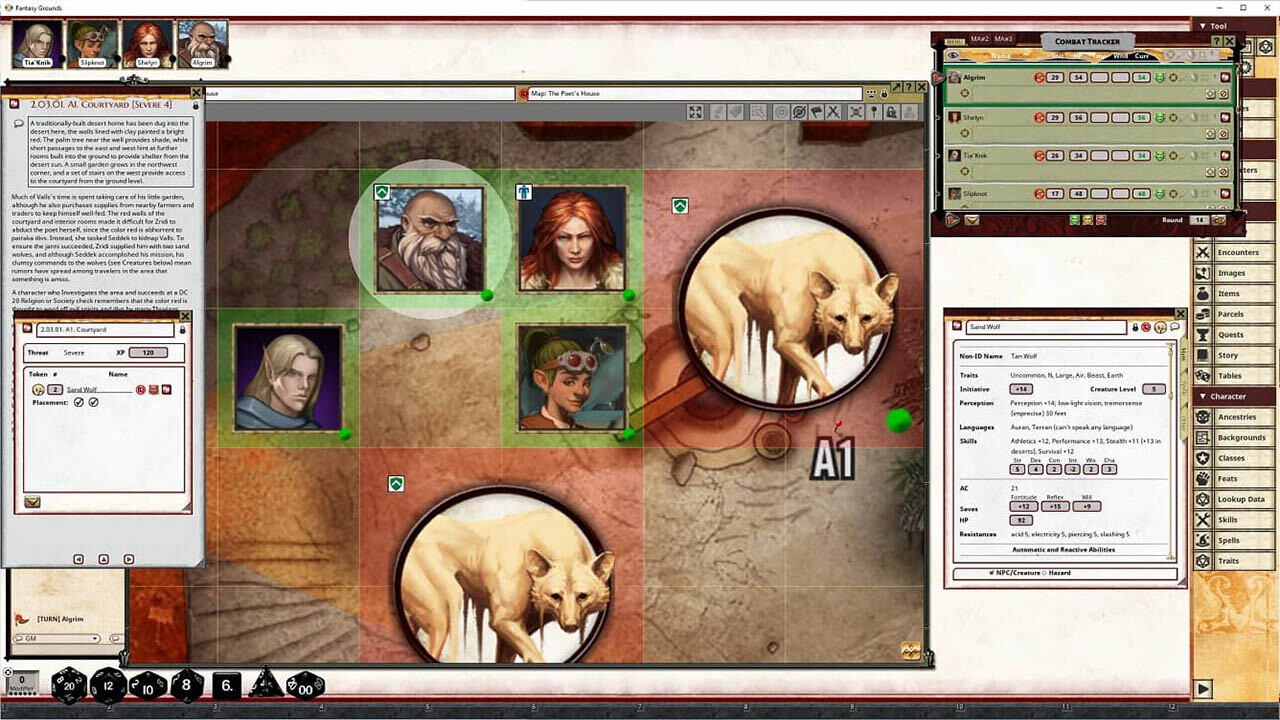Click the envelope icon in Combat Tracker footer
This screenshot has width=1280, height=720.
coord(972,221)
